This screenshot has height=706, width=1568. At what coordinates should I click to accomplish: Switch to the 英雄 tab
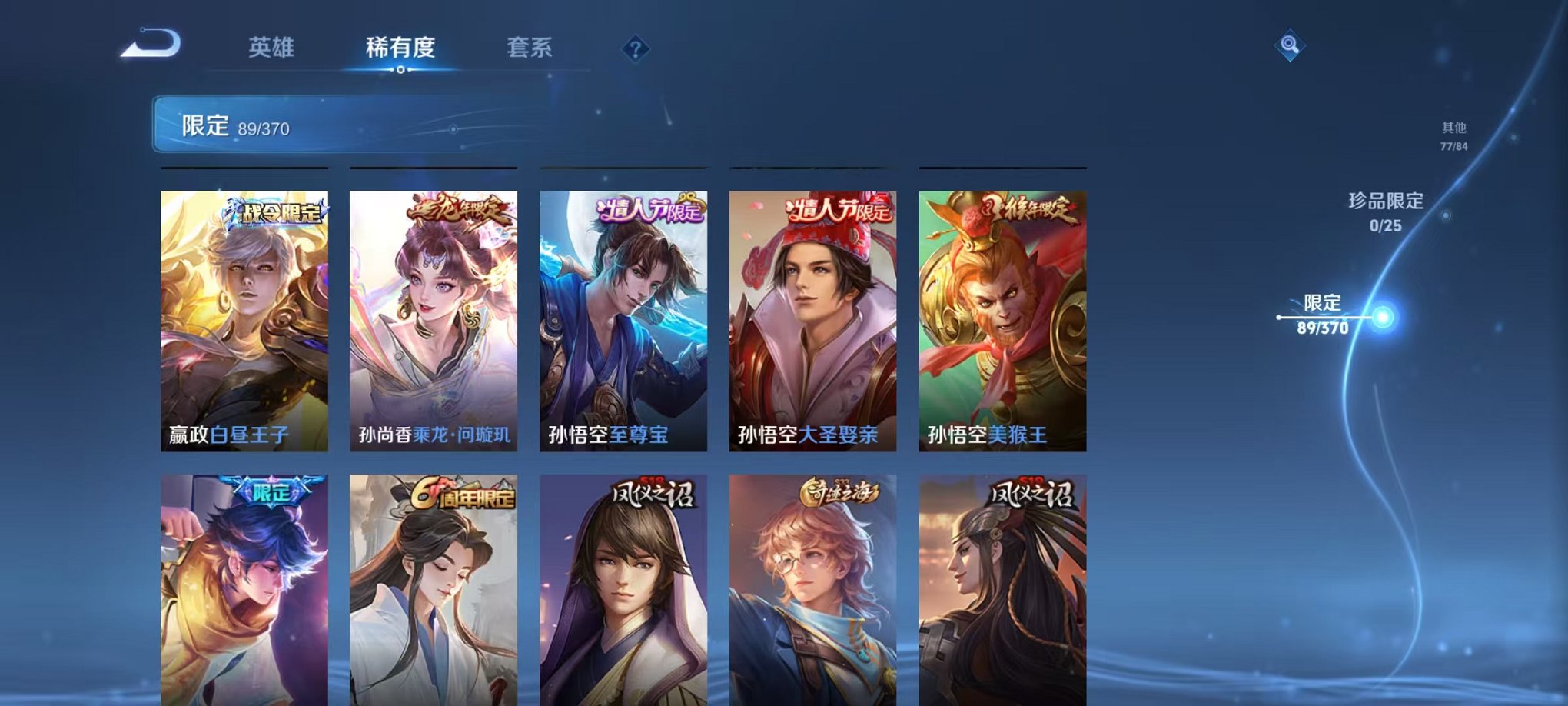tap(273, 46)
